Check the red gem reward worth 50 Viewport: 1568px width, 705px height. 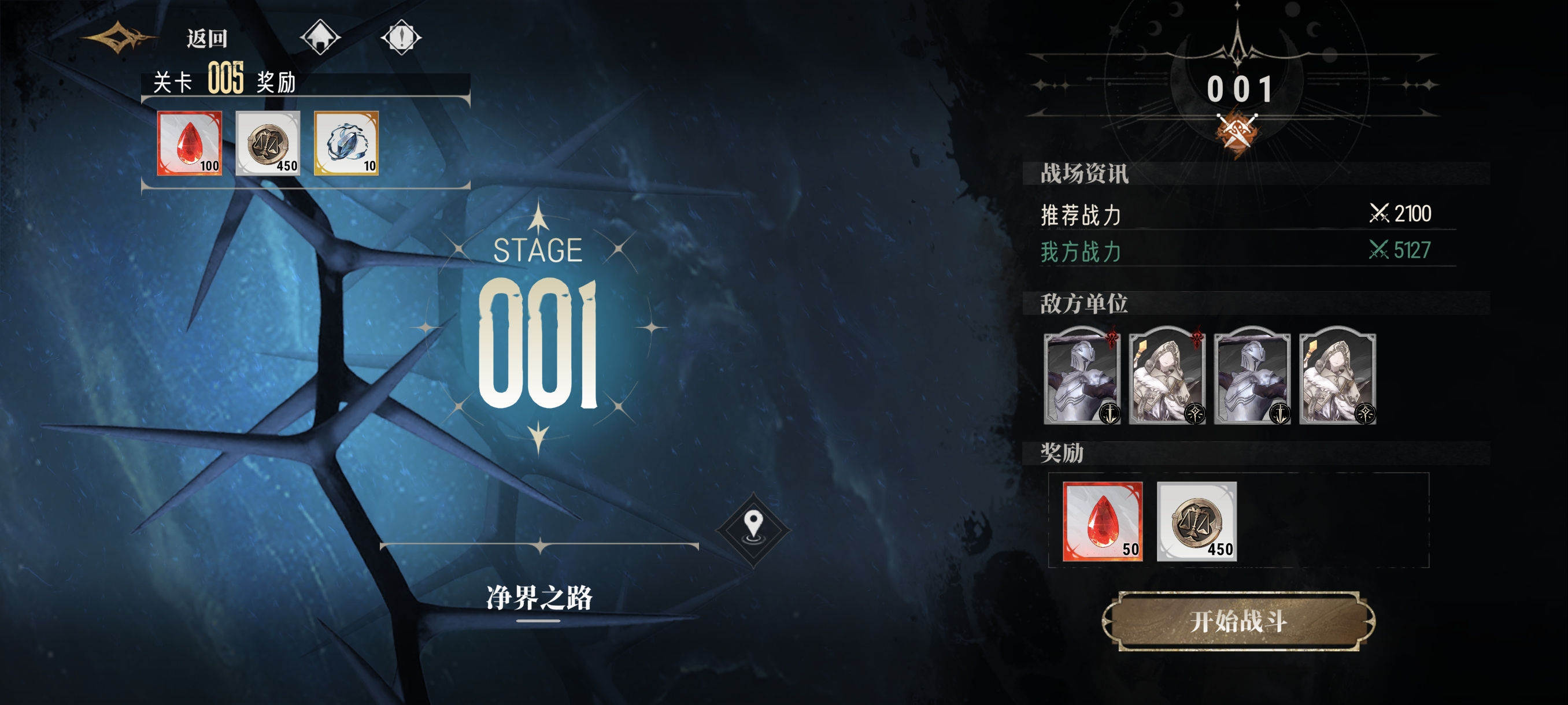pyautogui.click(x=1103, y=521)
